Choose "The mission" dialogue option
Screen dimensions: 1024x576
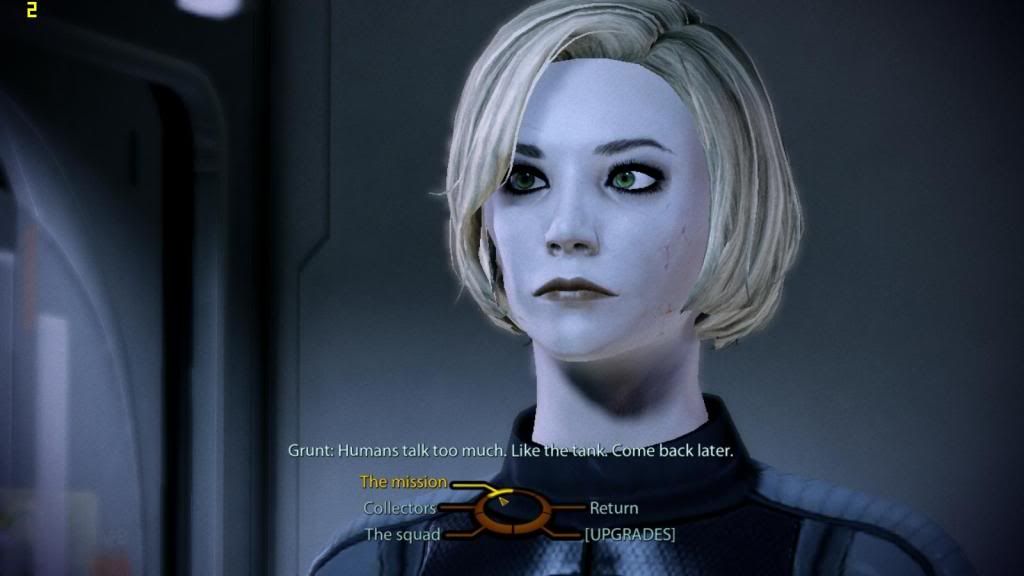pos(403,482)
